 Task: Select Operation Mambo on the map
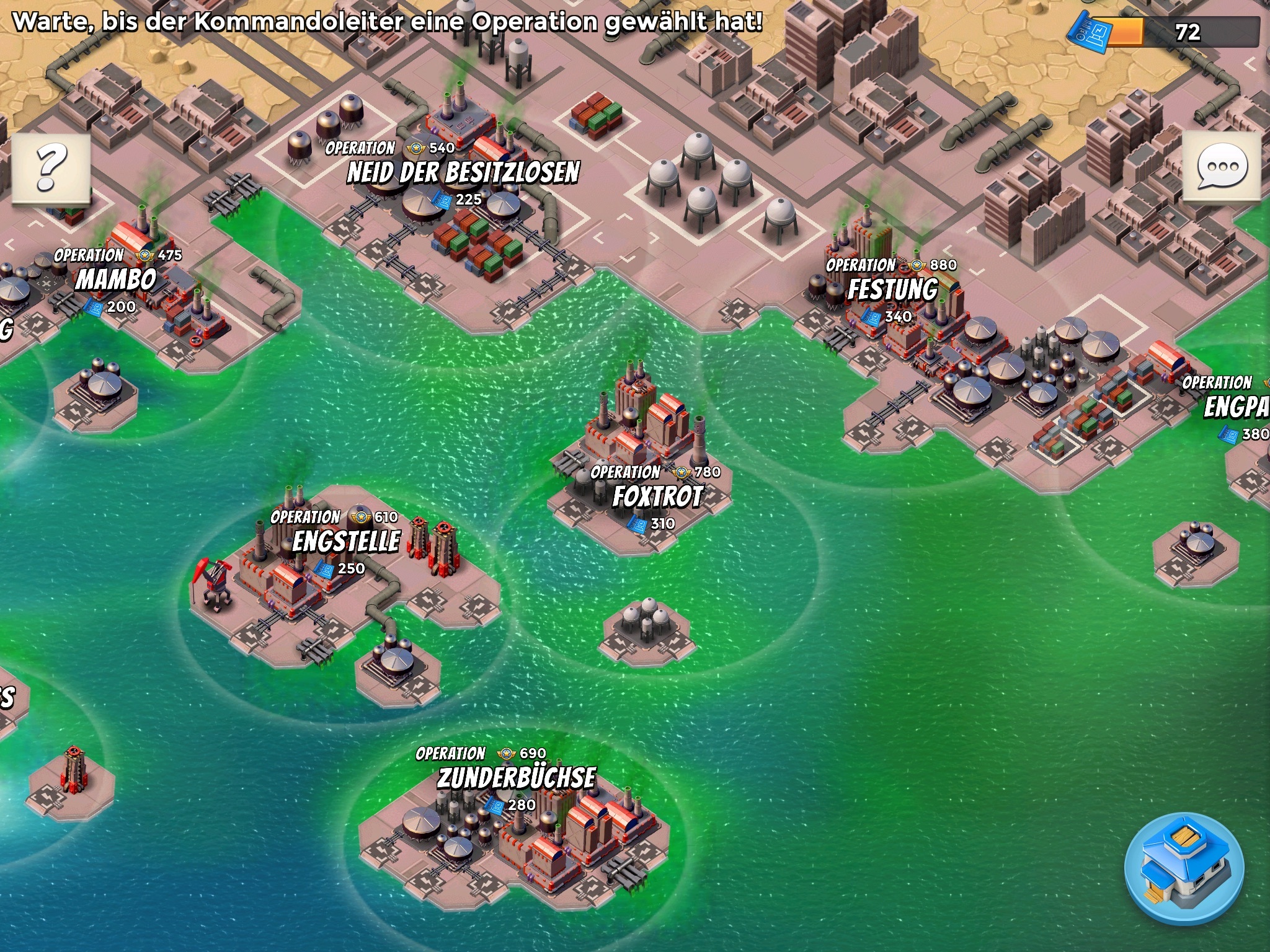116,280
